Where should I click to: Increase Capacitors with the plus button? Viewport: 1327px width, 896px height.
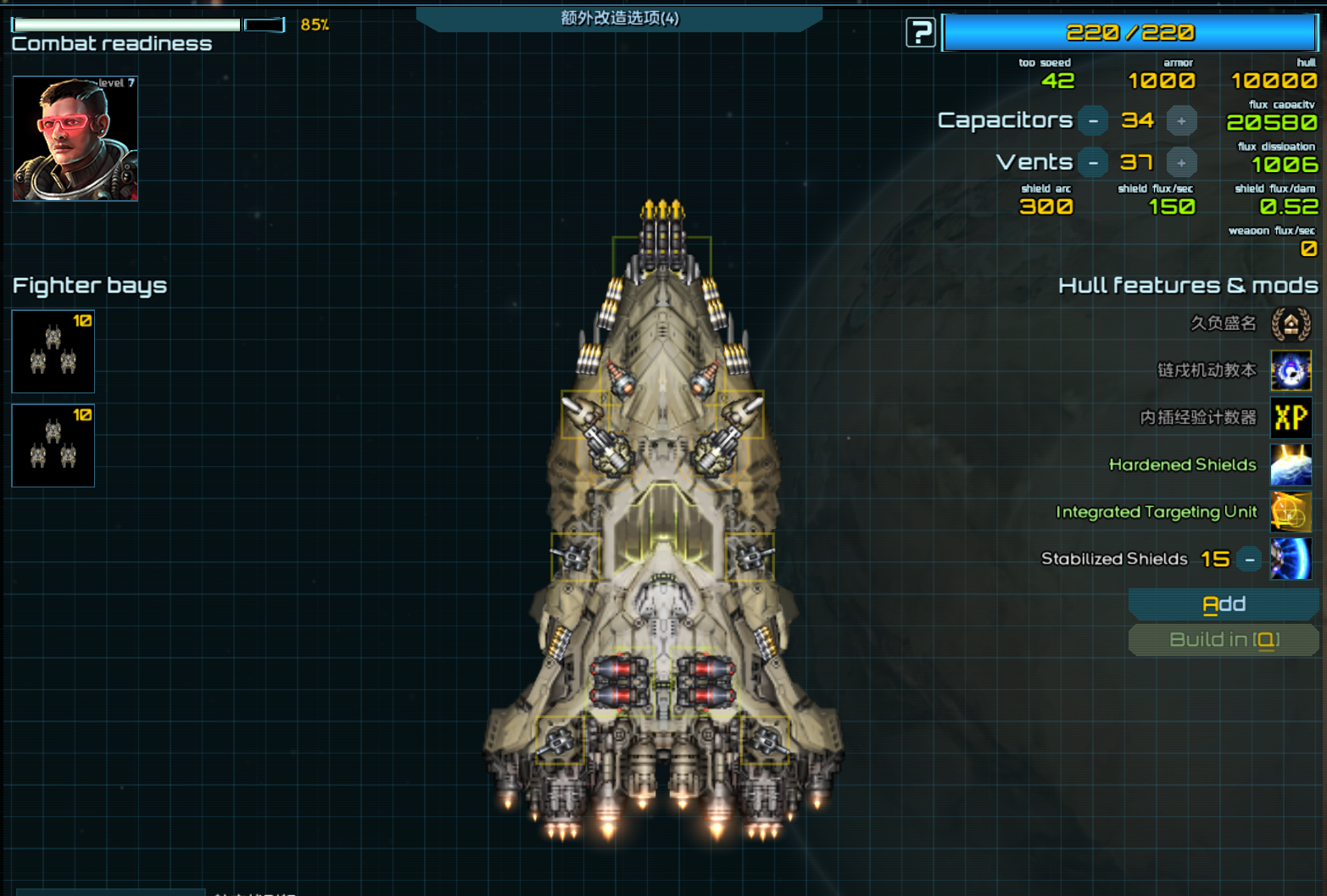click(x=1181, y=120)
